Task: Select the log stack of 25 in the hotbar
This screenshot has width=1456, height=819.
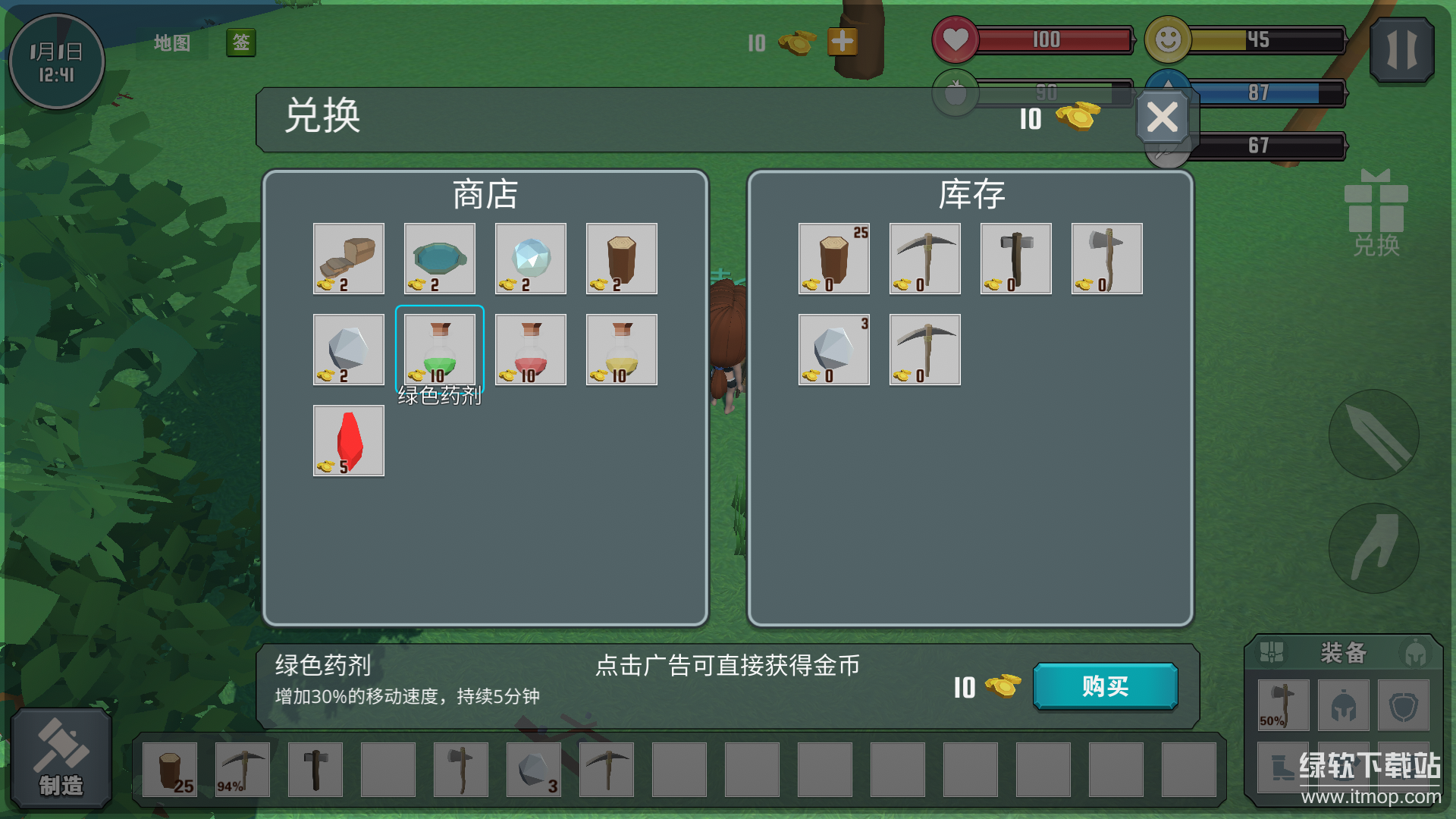Action: point(170,769)
